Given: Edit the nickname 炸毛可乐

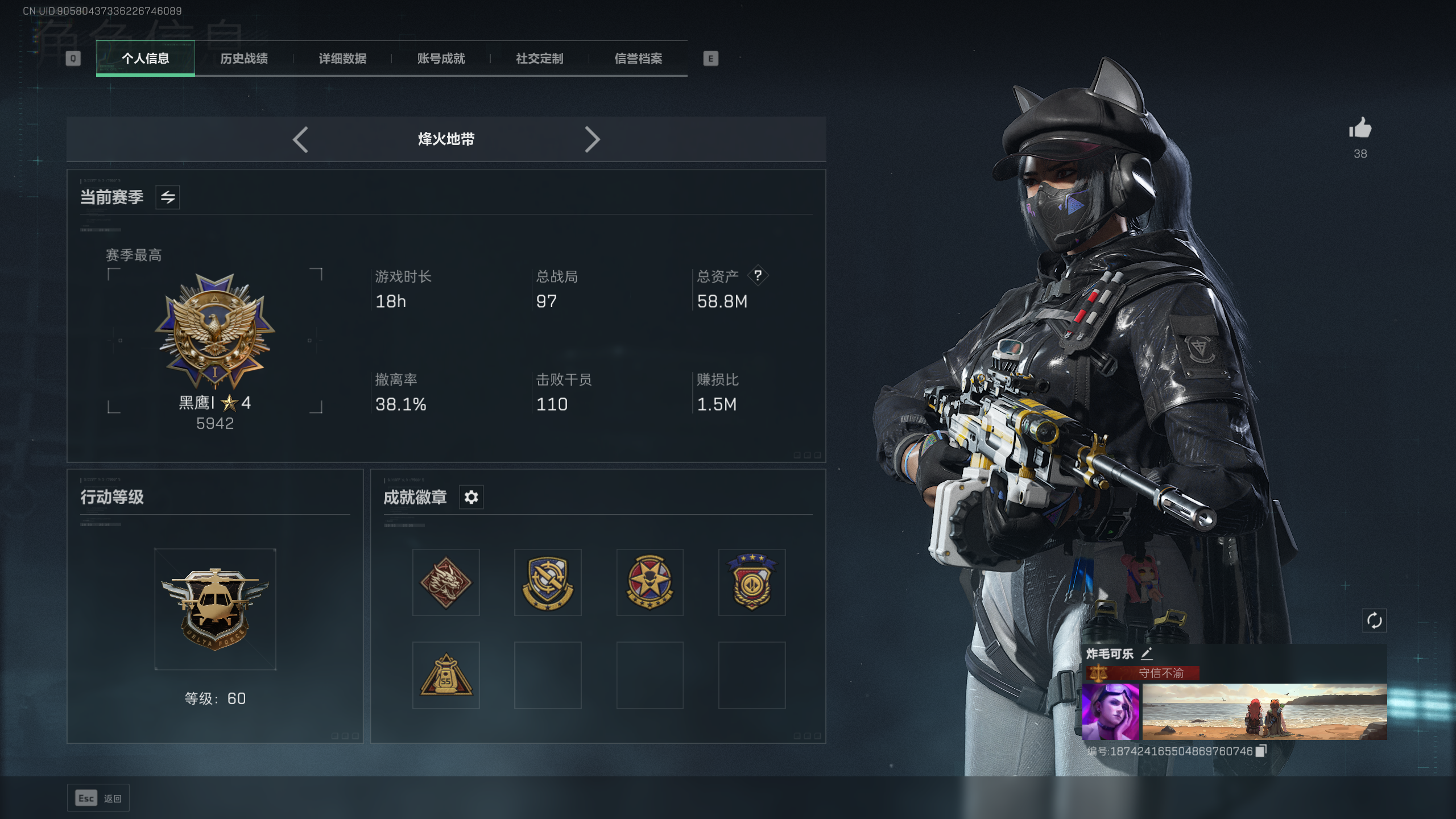Looking at the screenshot, I should coord(1147,653).
